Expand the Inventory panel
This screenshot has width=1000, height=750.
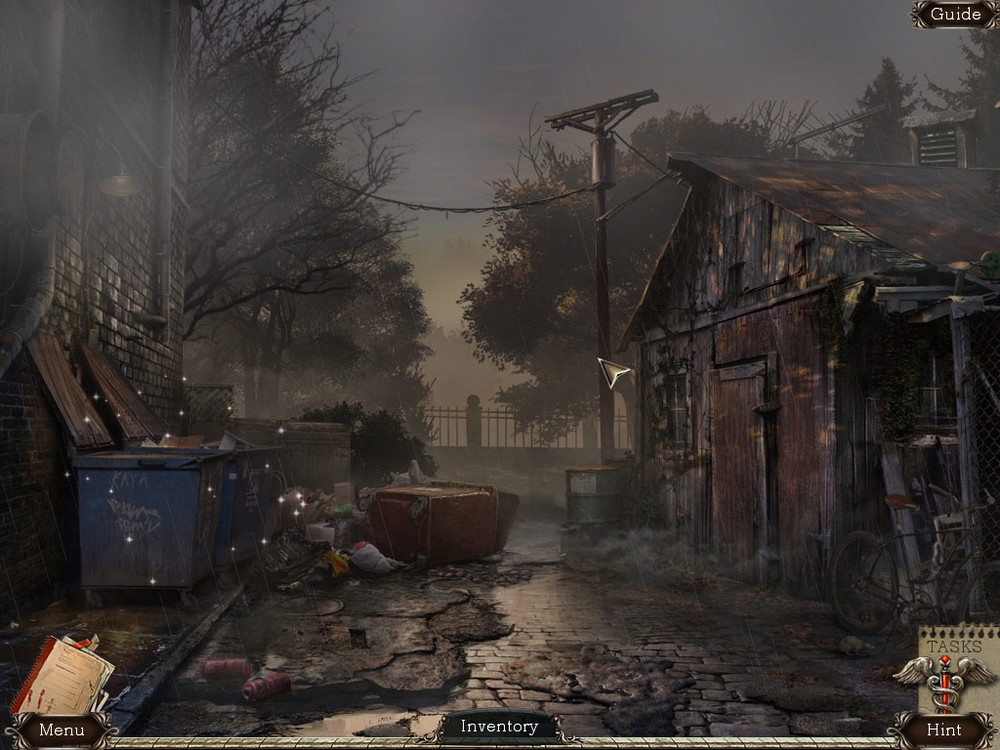pos(499,727)
